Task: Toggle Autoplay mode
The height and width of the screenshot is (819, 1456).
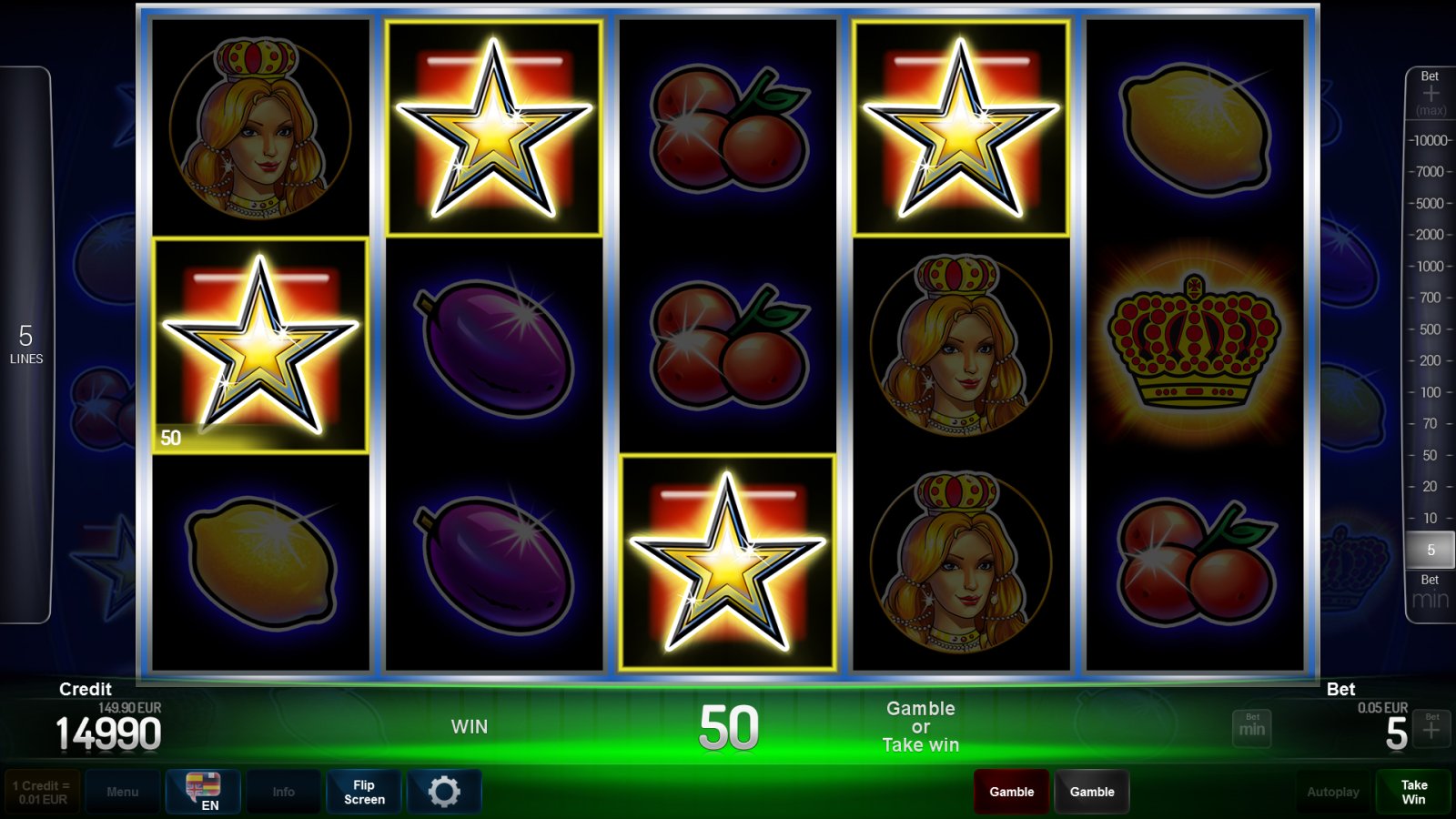Action: click(1332, 791)
